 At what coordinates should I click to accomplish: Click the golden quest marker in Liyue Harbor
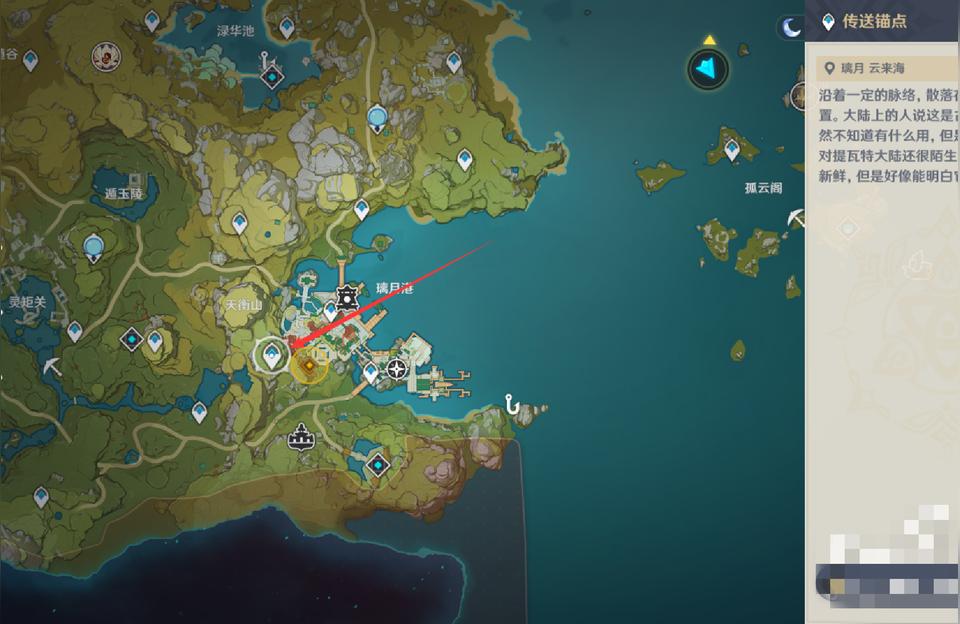(310, 367)
